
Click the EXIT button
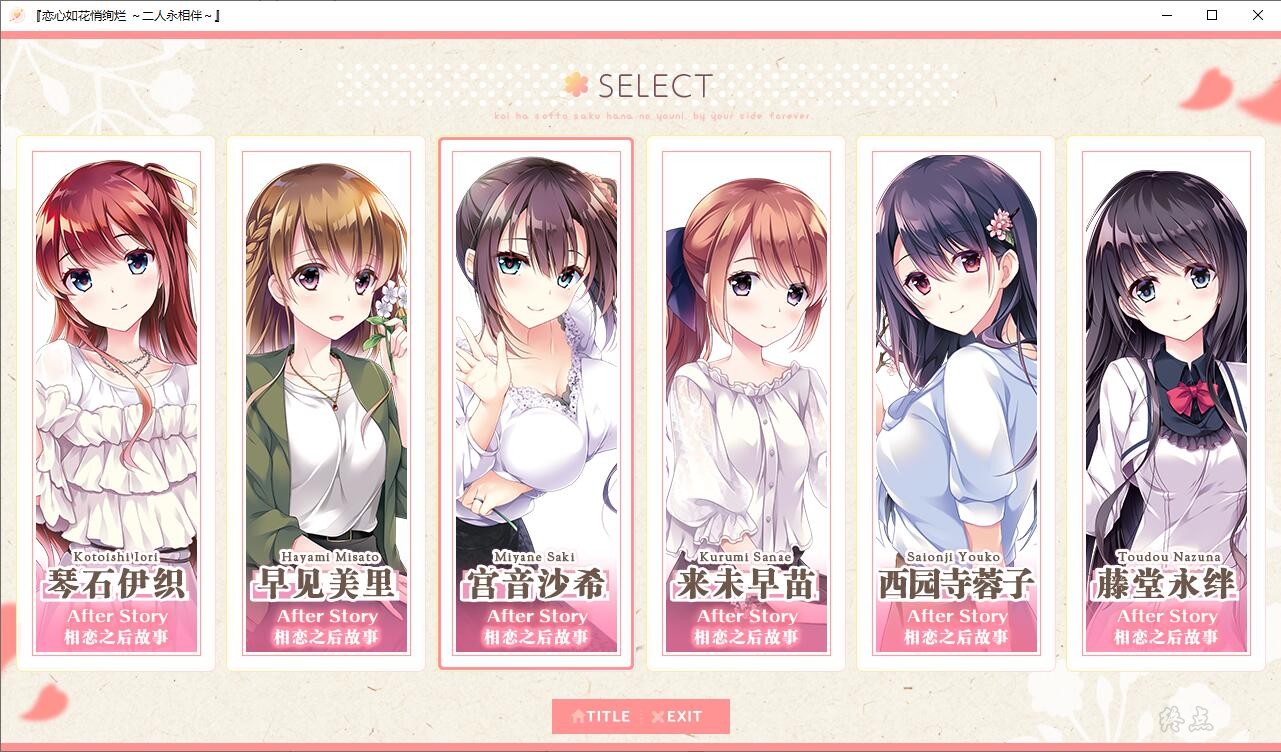coord(678,716)
